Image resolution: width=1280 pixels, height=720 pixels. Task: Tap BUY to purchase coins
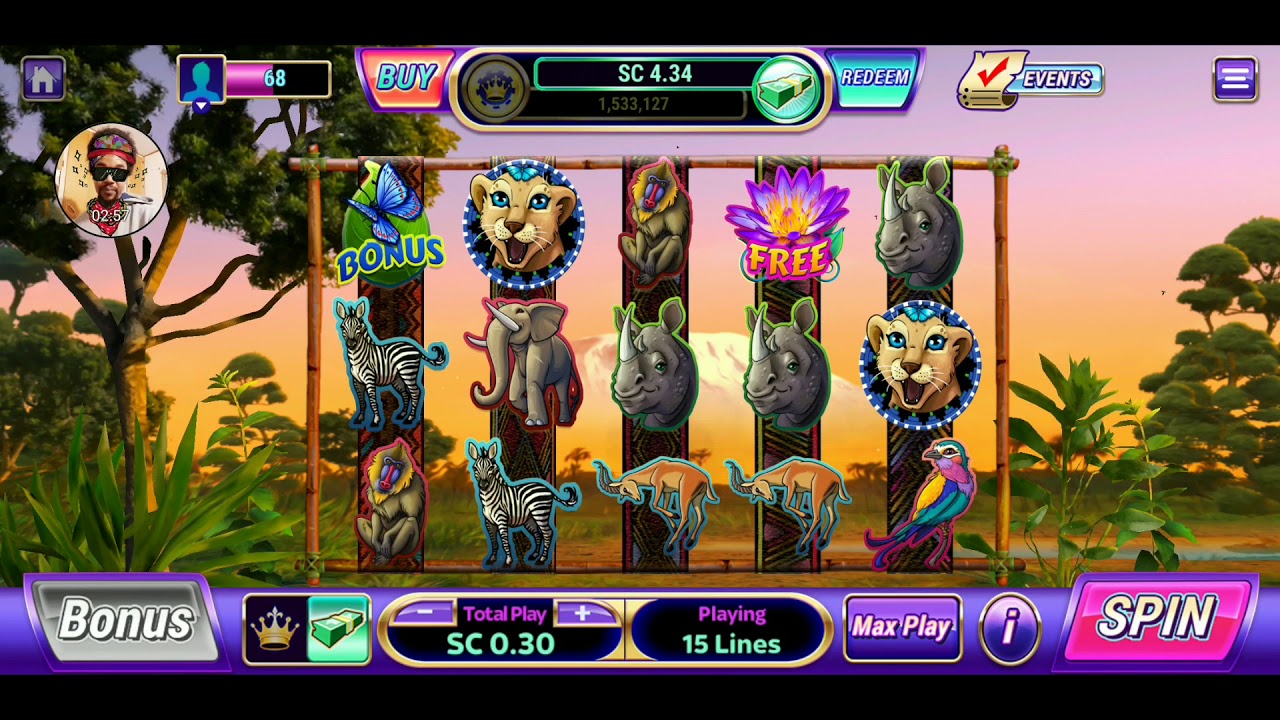pos(407,76)
